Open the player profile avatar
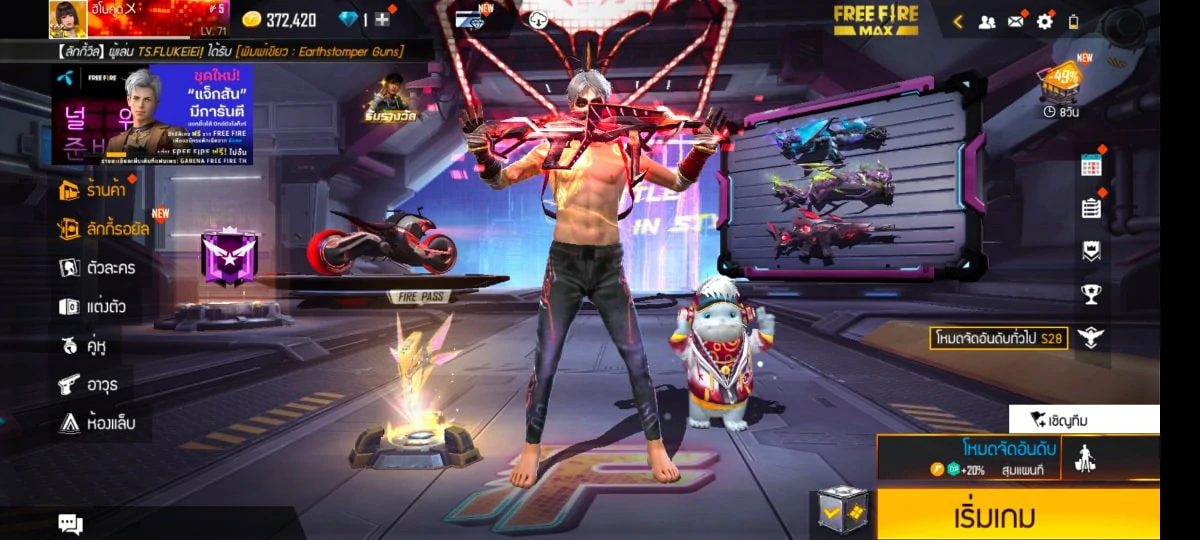The width and height of the screenshot is (1200, 540). click(68, 19)
